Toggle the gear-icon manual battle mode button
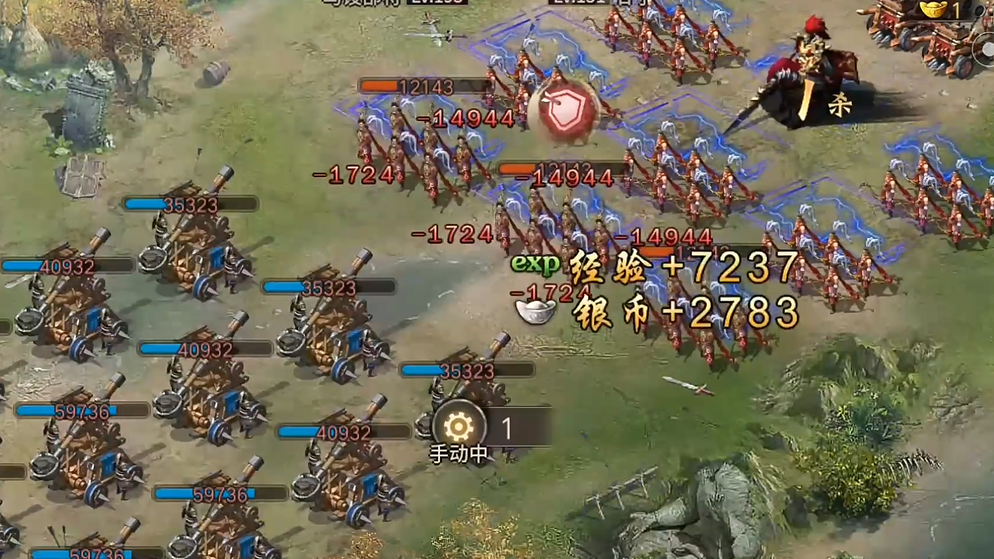 click(x=459, y=428)
